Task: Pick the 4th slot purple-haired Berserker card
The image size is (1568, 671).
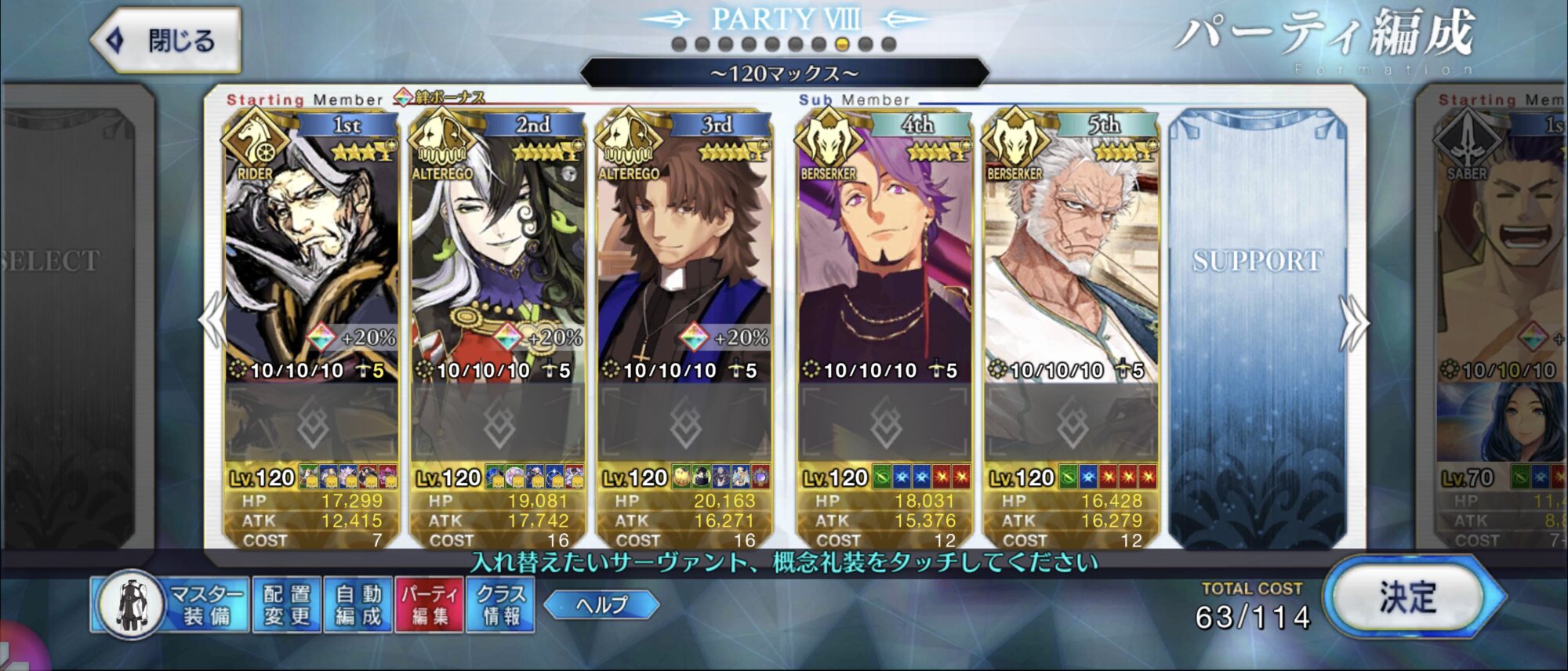Action: click(x=884, y=251)
